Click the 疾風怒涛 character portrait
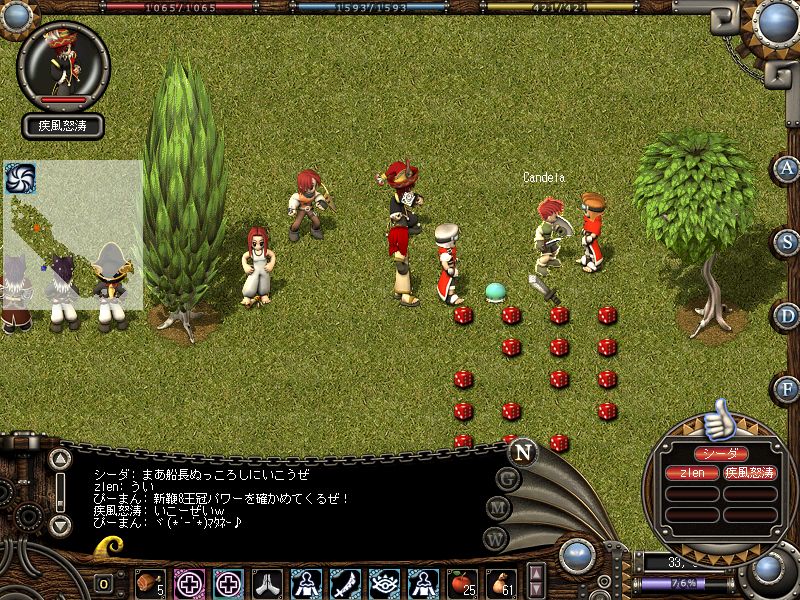 click(62, 66)
